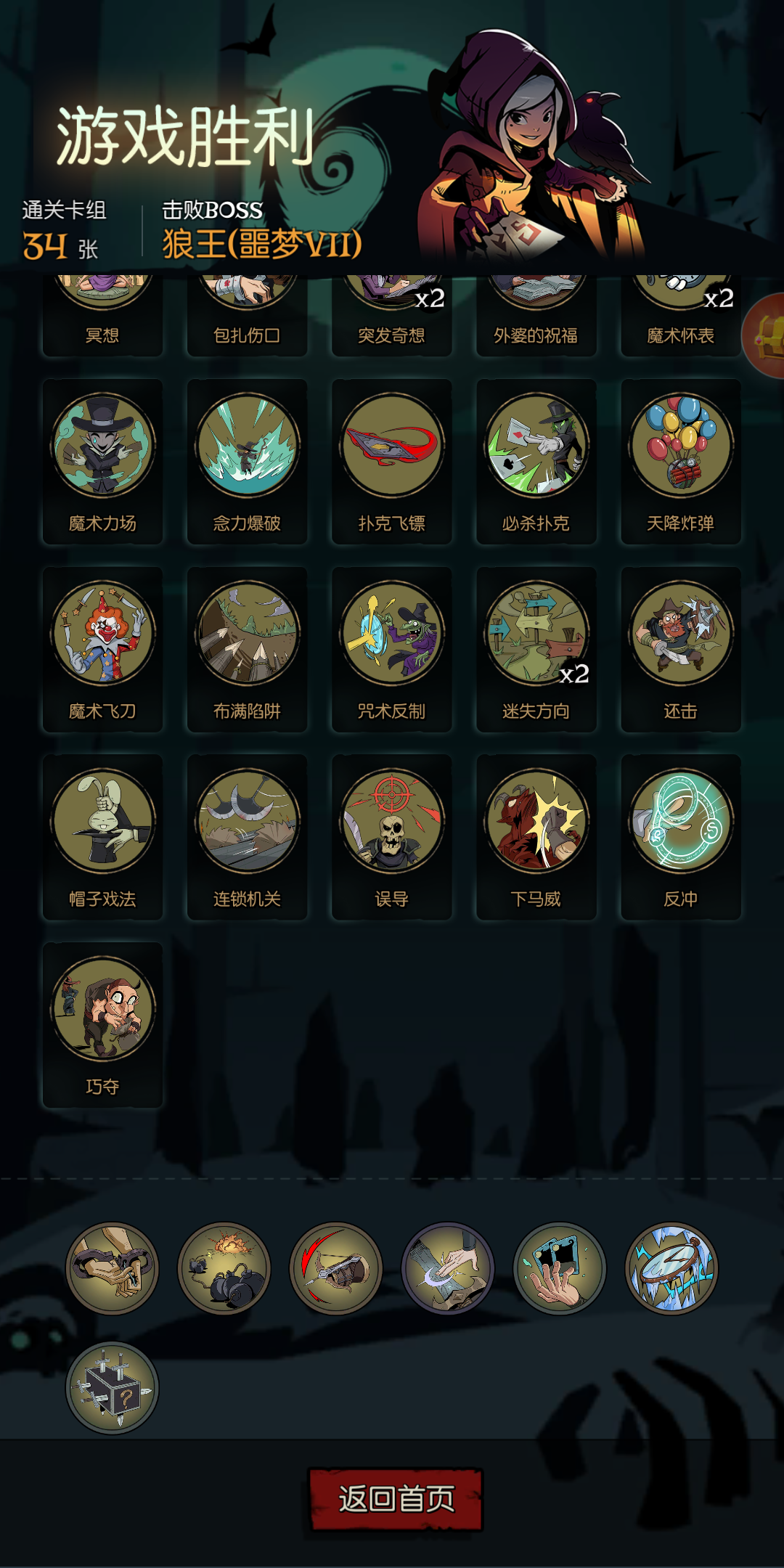The image size is (784, 1568).
Task: Choose the 念力爆破 card
Action: click(x=247, y=461)
